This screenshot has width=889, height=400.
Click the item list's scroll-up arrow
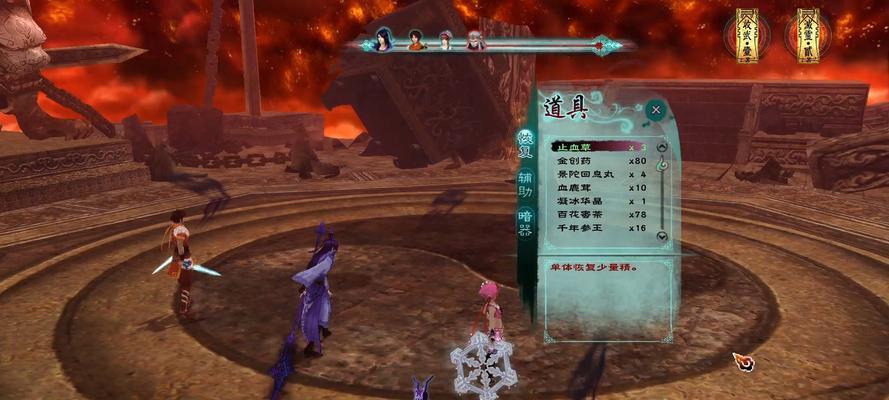[661, 148]
